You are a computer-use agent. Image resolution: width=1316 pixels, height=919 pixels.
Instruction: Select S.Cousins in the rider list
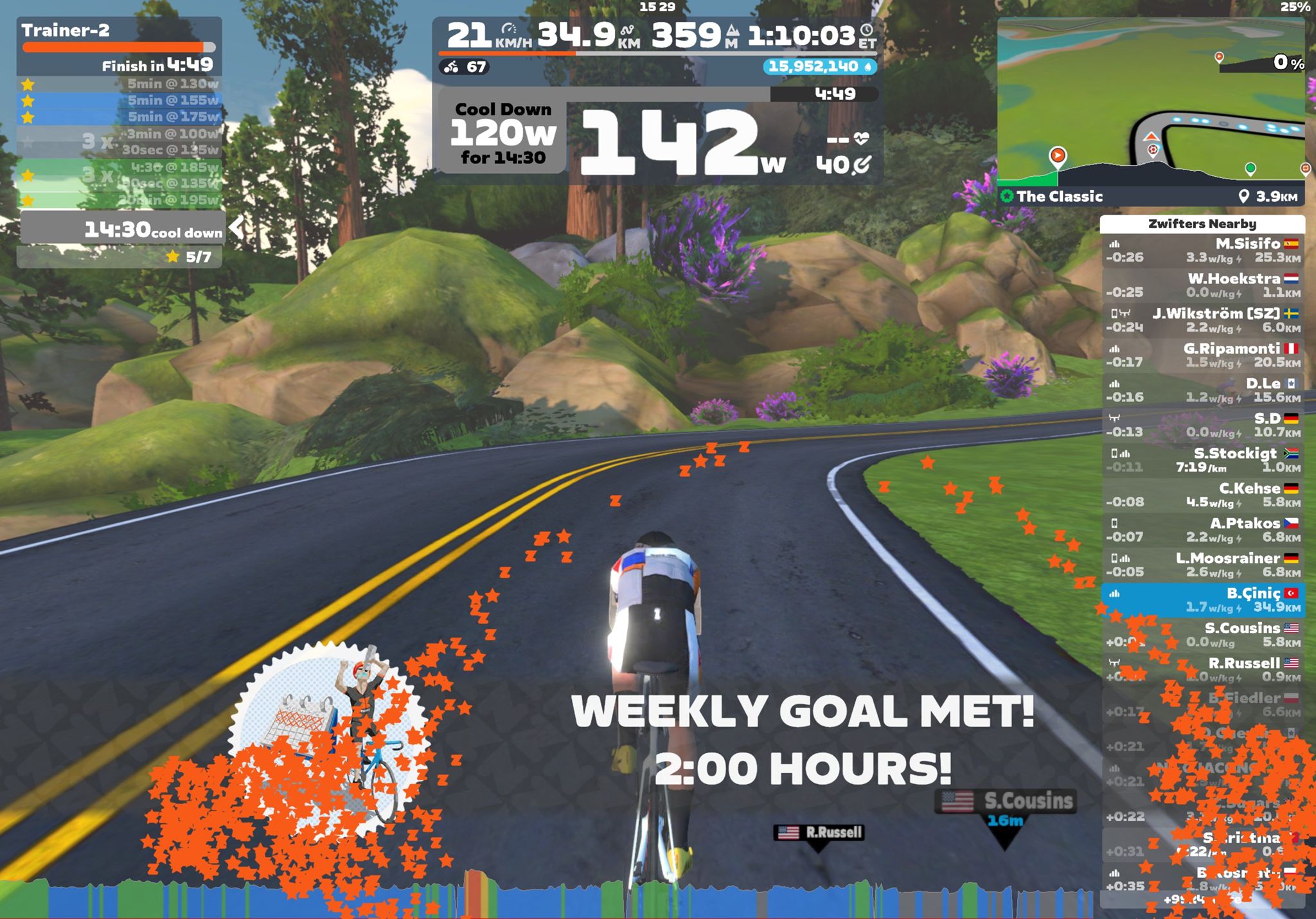click(1203, 635)
